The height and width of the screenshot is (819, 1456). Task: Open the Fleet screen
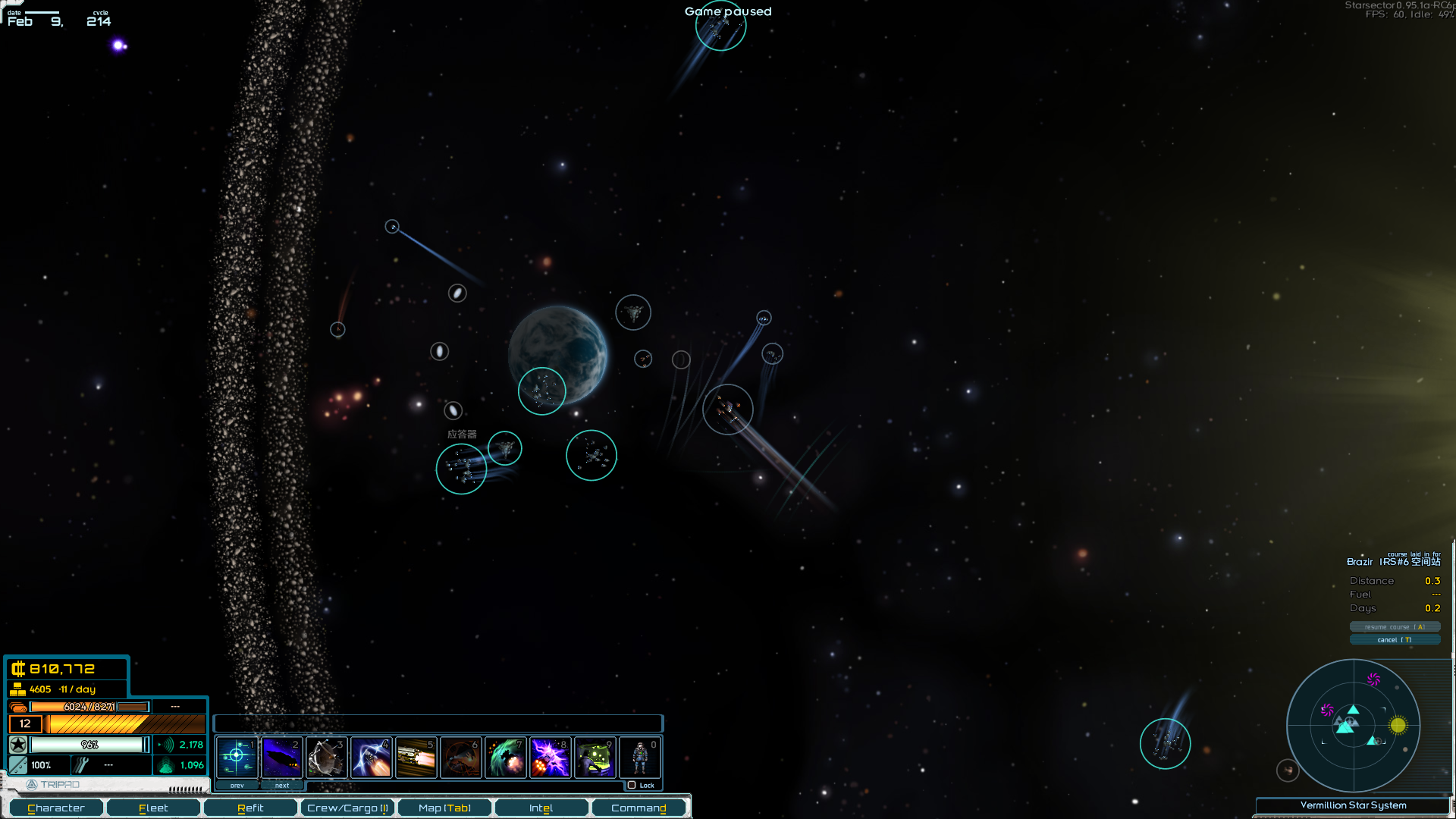(153, 808)
